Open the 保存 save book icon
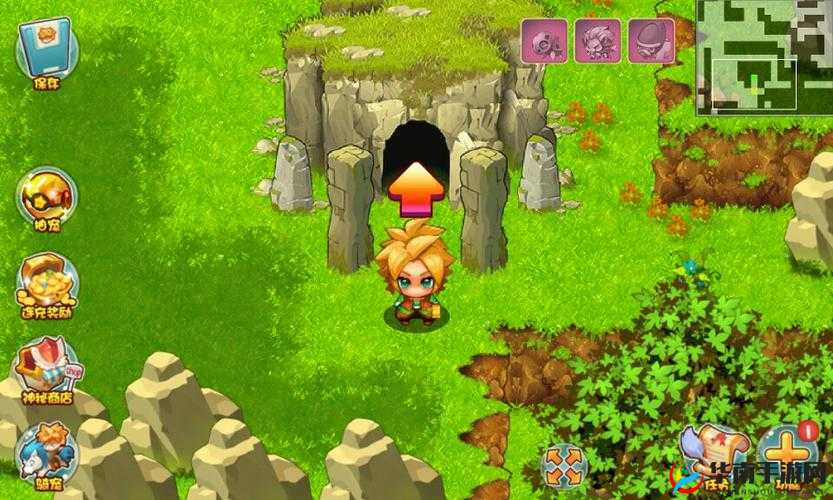Image resolution: width=833 pixels, height=500 pixels. (47, 50)
